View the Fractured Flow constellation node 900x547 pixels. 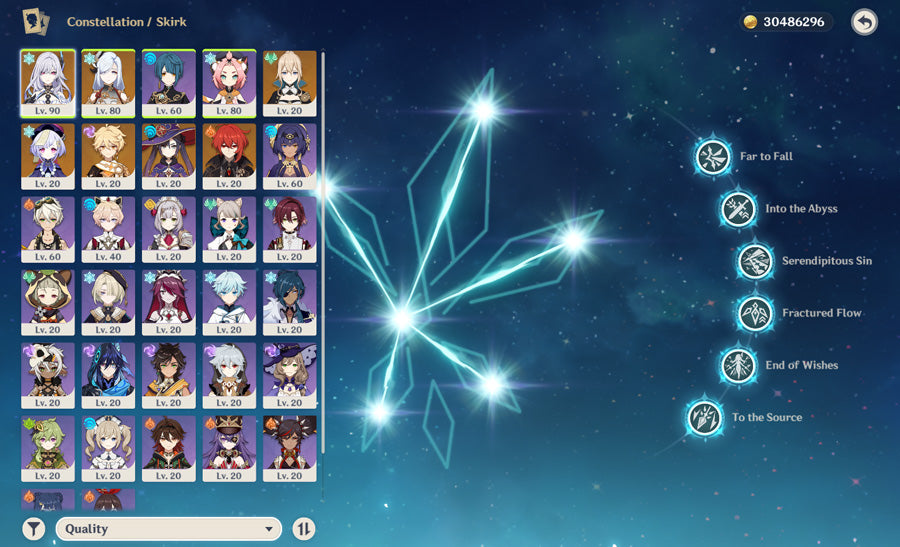click(x=755, y=313)
